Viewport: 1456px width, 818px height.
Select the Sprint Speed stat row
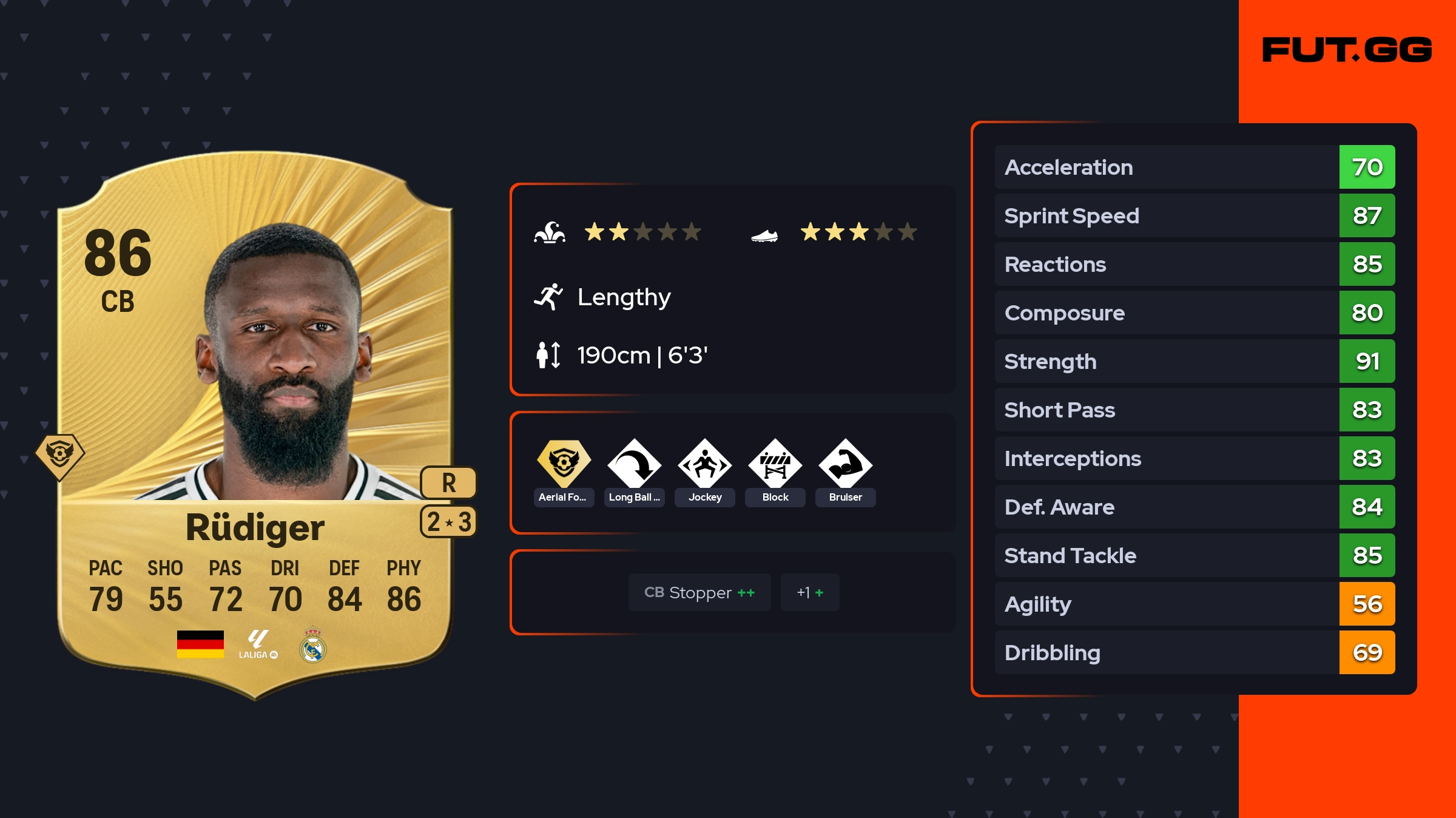(1194, 215)
